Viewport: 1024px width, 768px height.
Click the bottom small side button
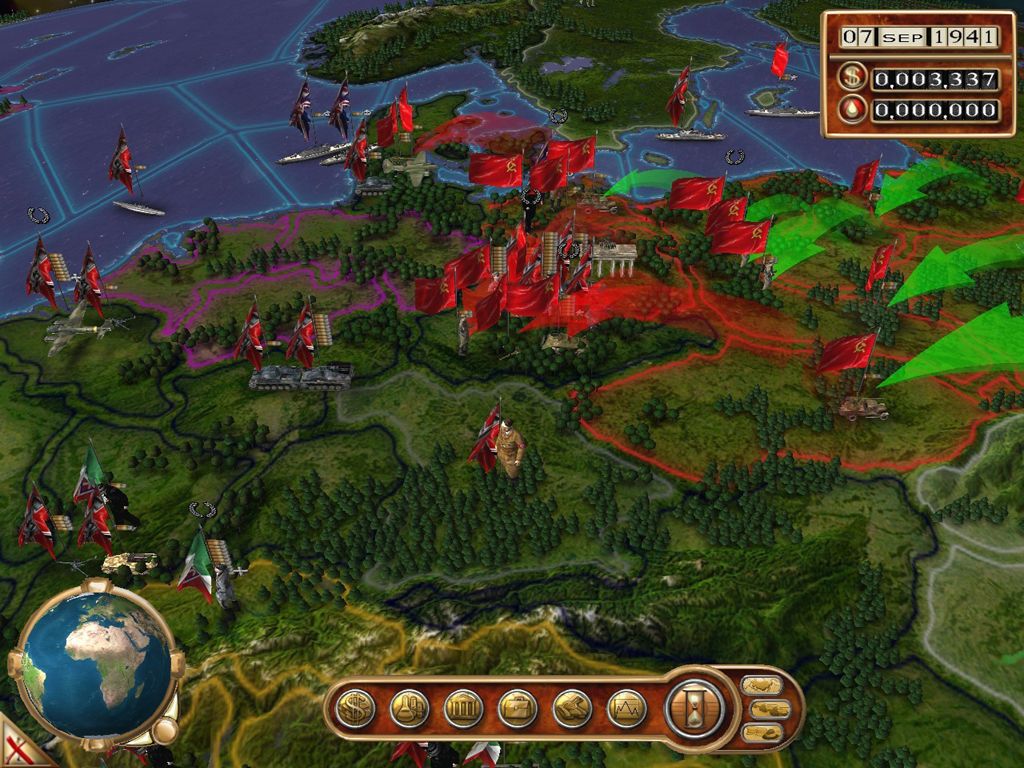point(762,733)
